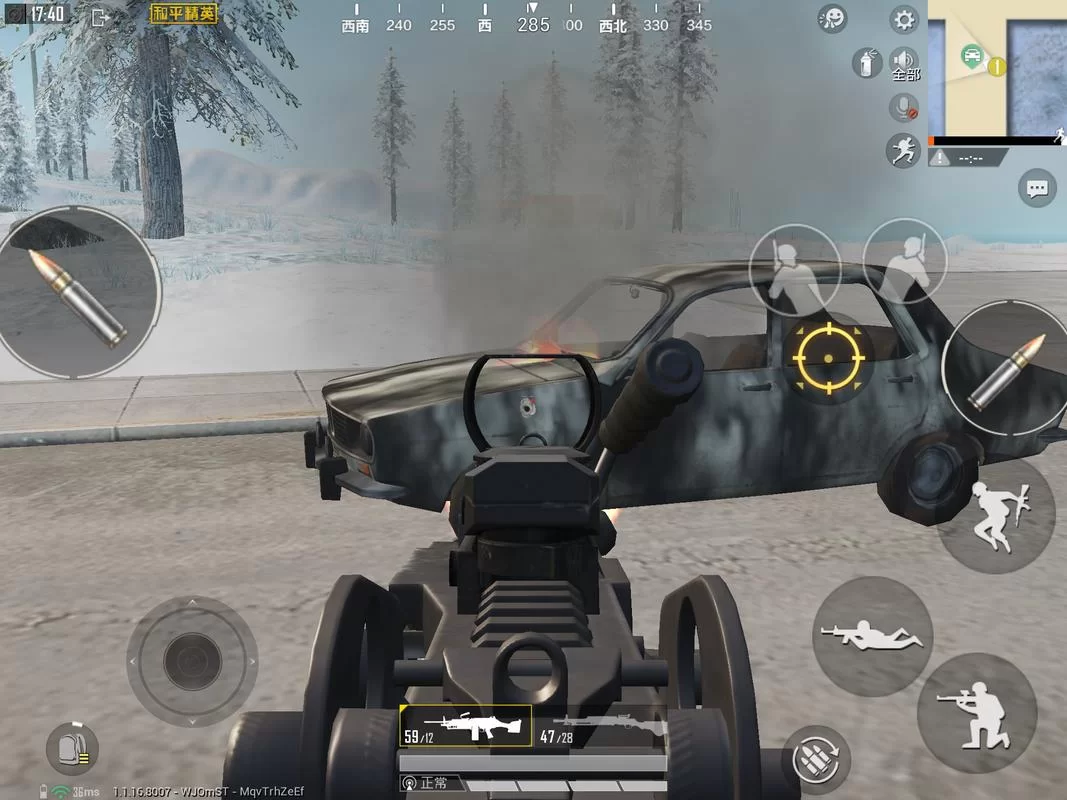Hit the jump button
Viewport: 1067px width, 800px height.
pyautogui.click(x=994, y=514)
